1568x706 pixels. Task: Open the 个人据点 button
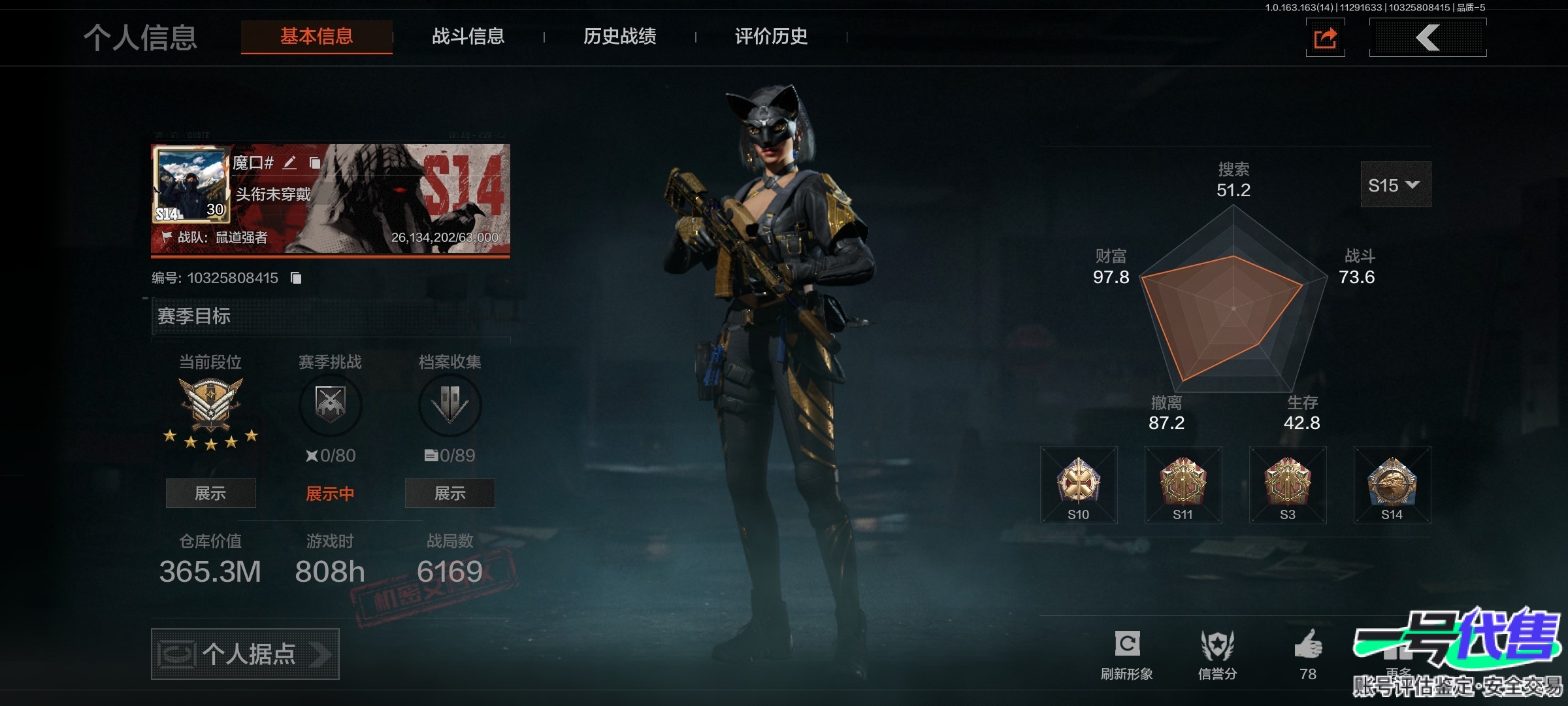245,654
